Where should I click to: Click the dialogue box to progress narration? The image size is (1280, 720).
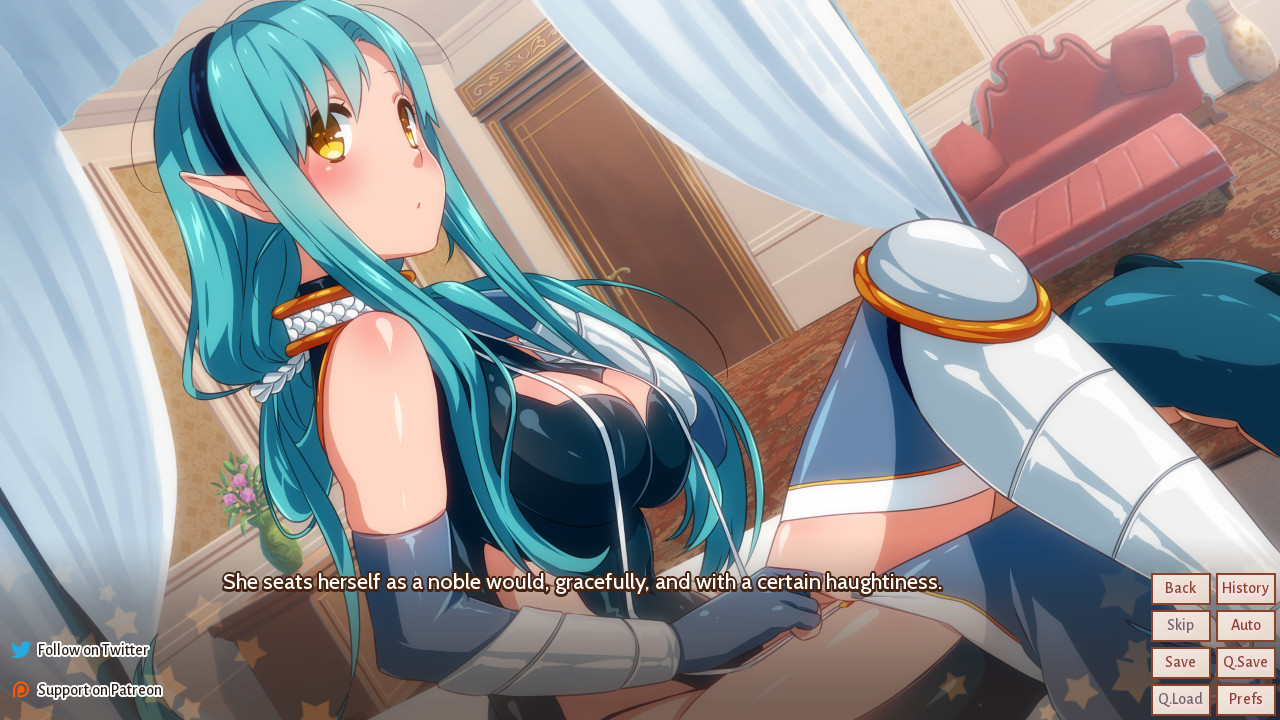point(583,584)
